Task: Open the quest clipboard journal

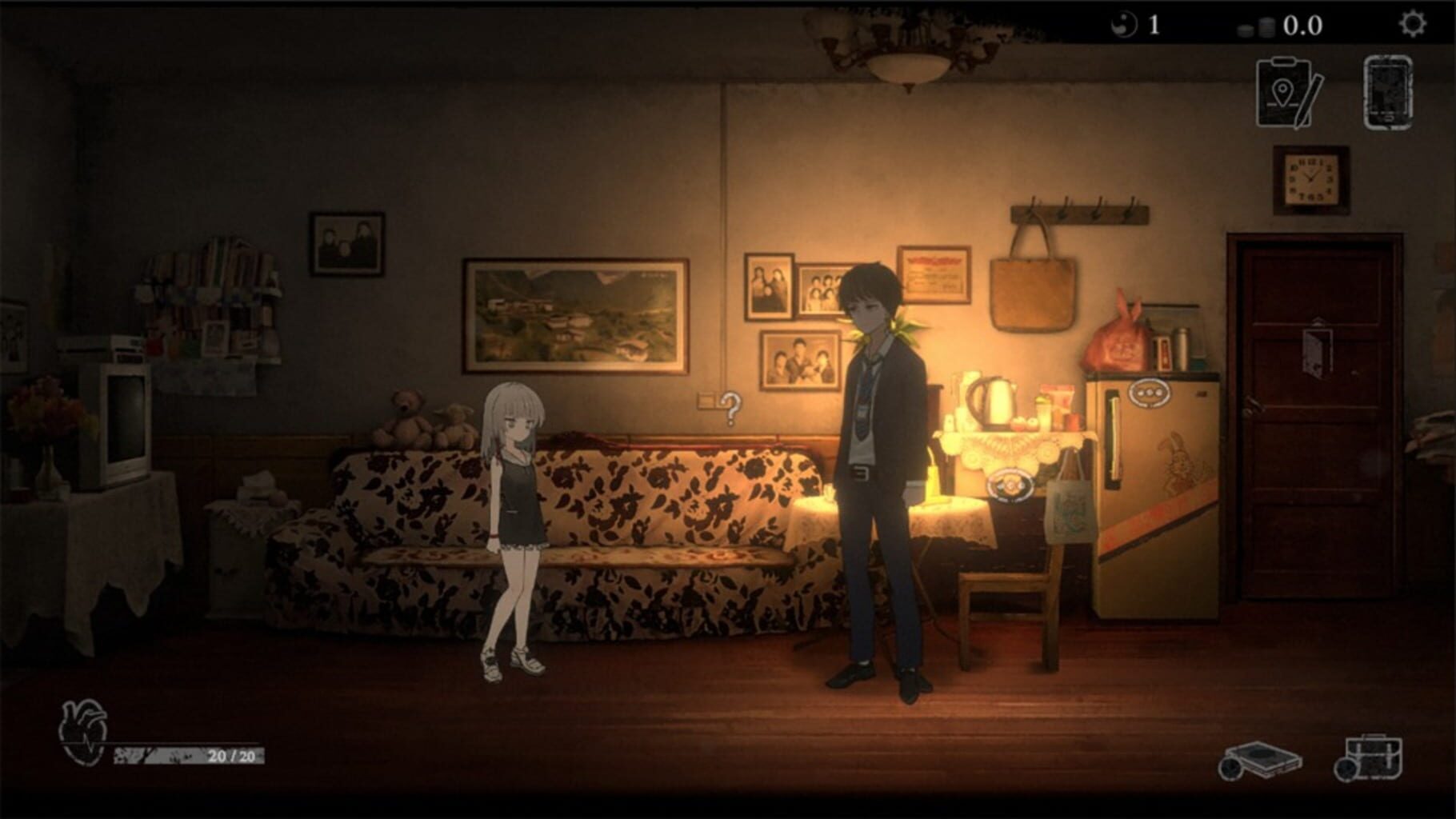Action: click(x=1286, y=90)
